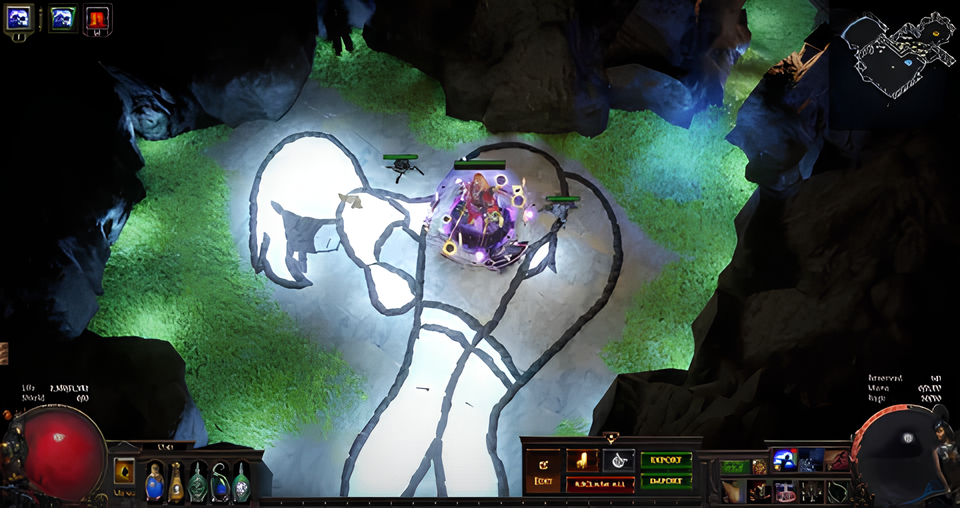Use the green flask with the white gem
Image resolution: width=960 pixels, height=508 pixels.
pyautogui.click(x=241, y=481)
